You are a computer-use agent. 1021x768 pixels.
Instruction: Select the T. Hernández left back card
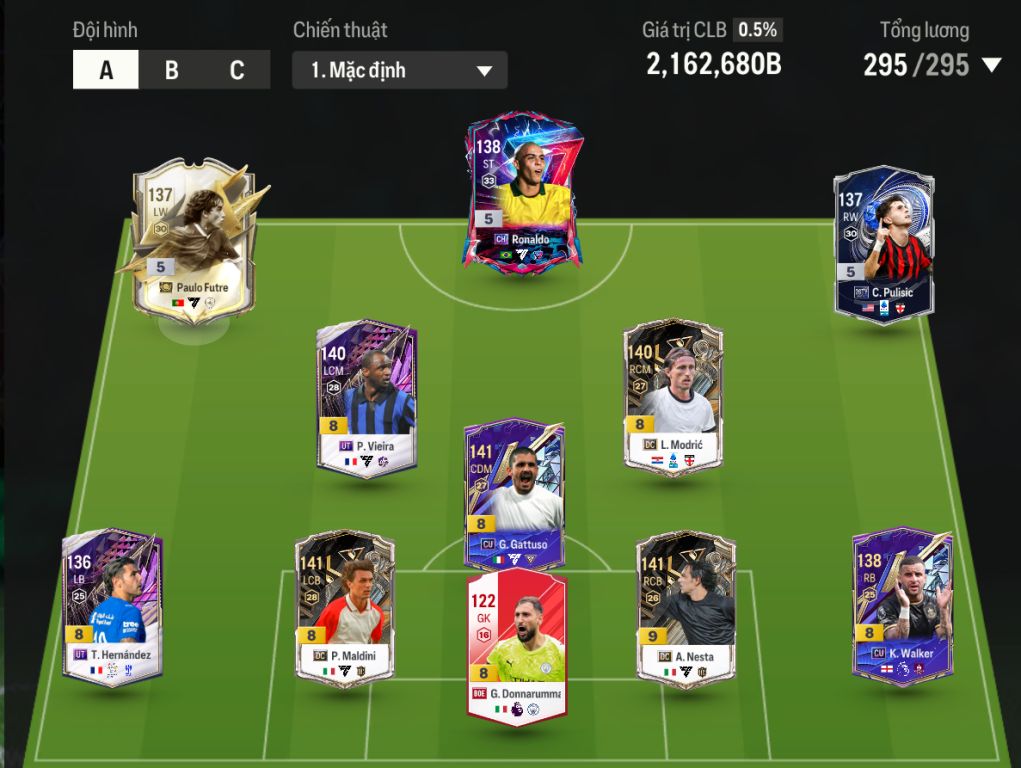112,606
